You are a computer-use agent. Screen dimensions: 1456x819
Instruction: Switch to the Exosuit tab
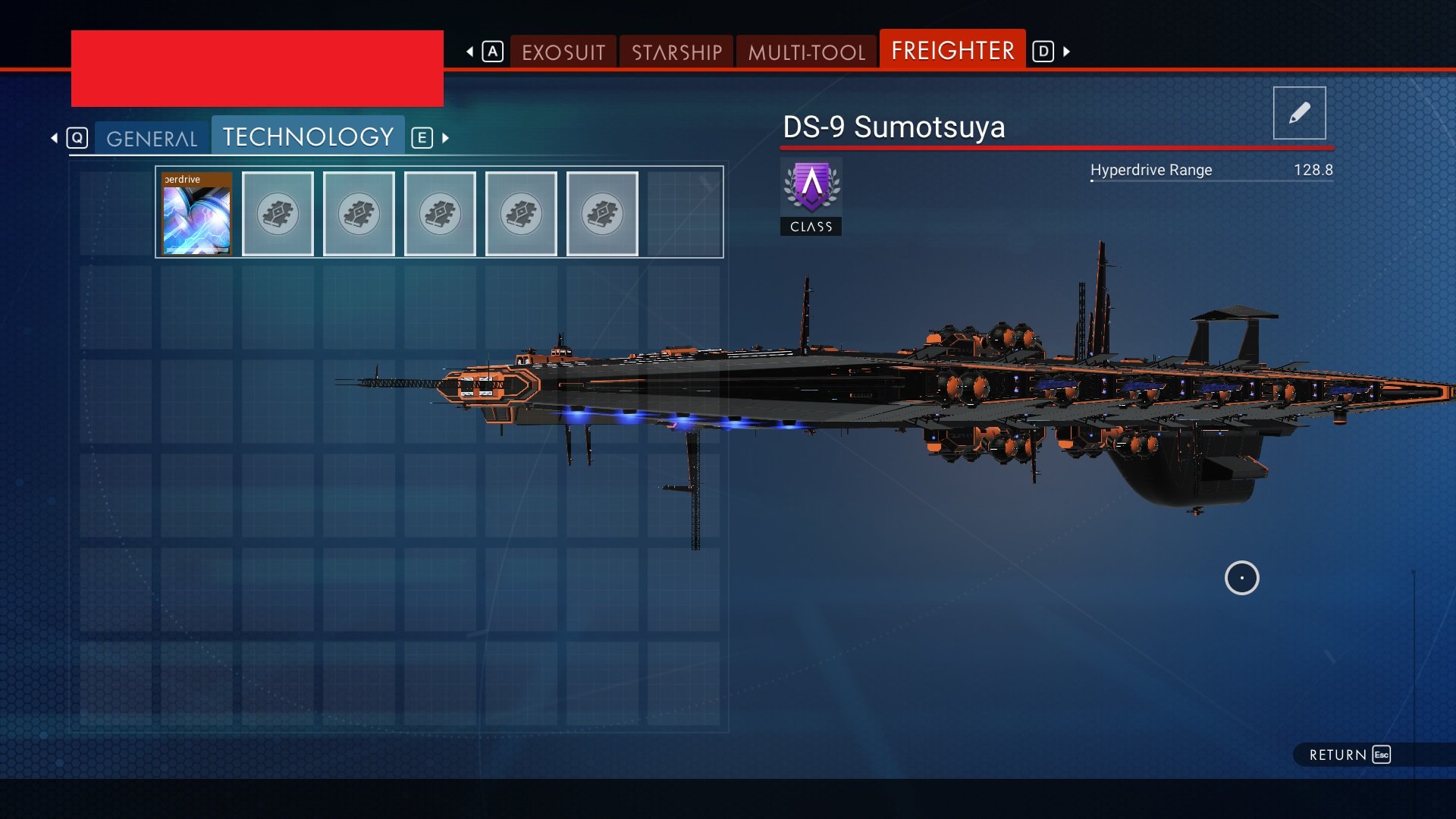(x=563, y=52)
